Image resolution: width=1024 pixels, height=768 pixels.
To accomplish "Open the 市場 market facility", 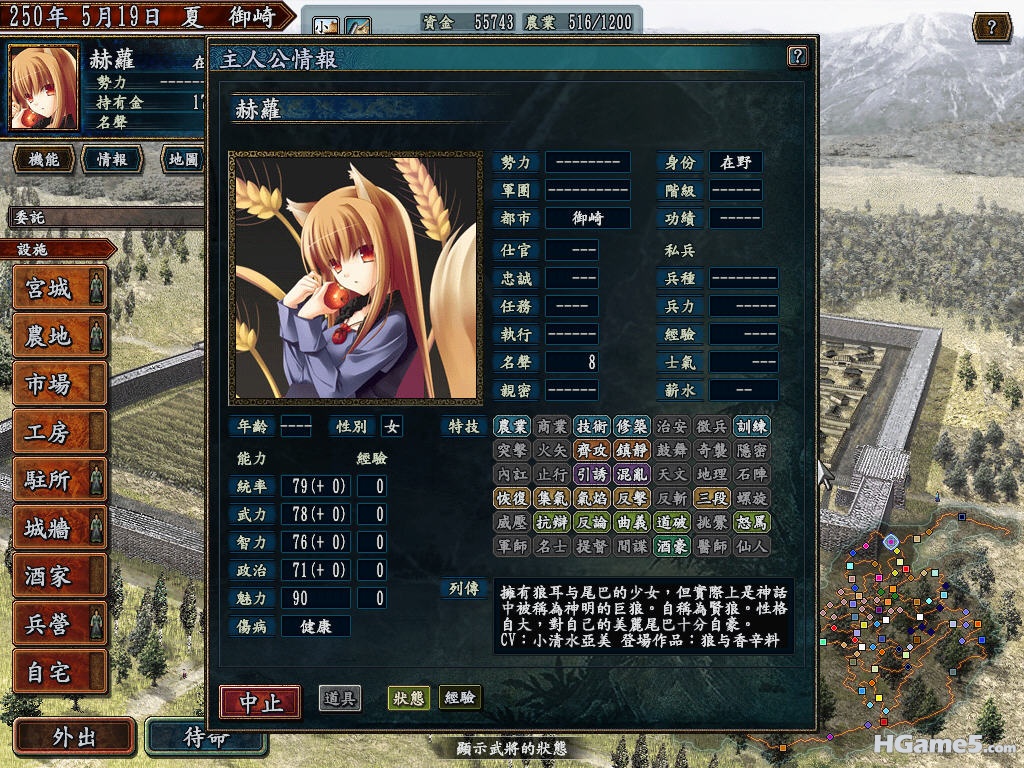I will (x=59, y=384).
